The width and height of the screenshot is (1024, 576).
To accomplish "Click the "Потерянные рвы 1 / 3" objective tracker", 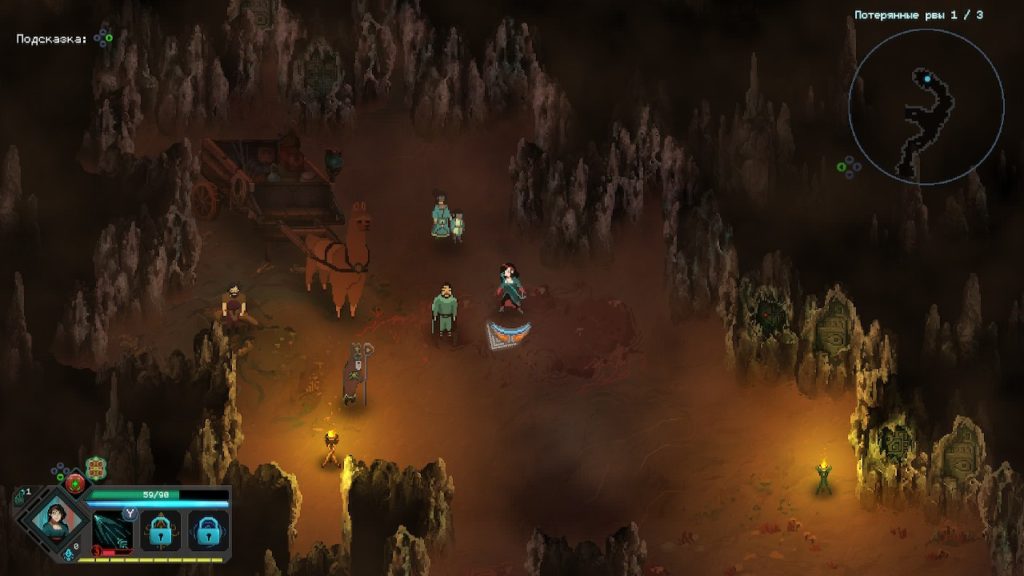I will [918, 15].
